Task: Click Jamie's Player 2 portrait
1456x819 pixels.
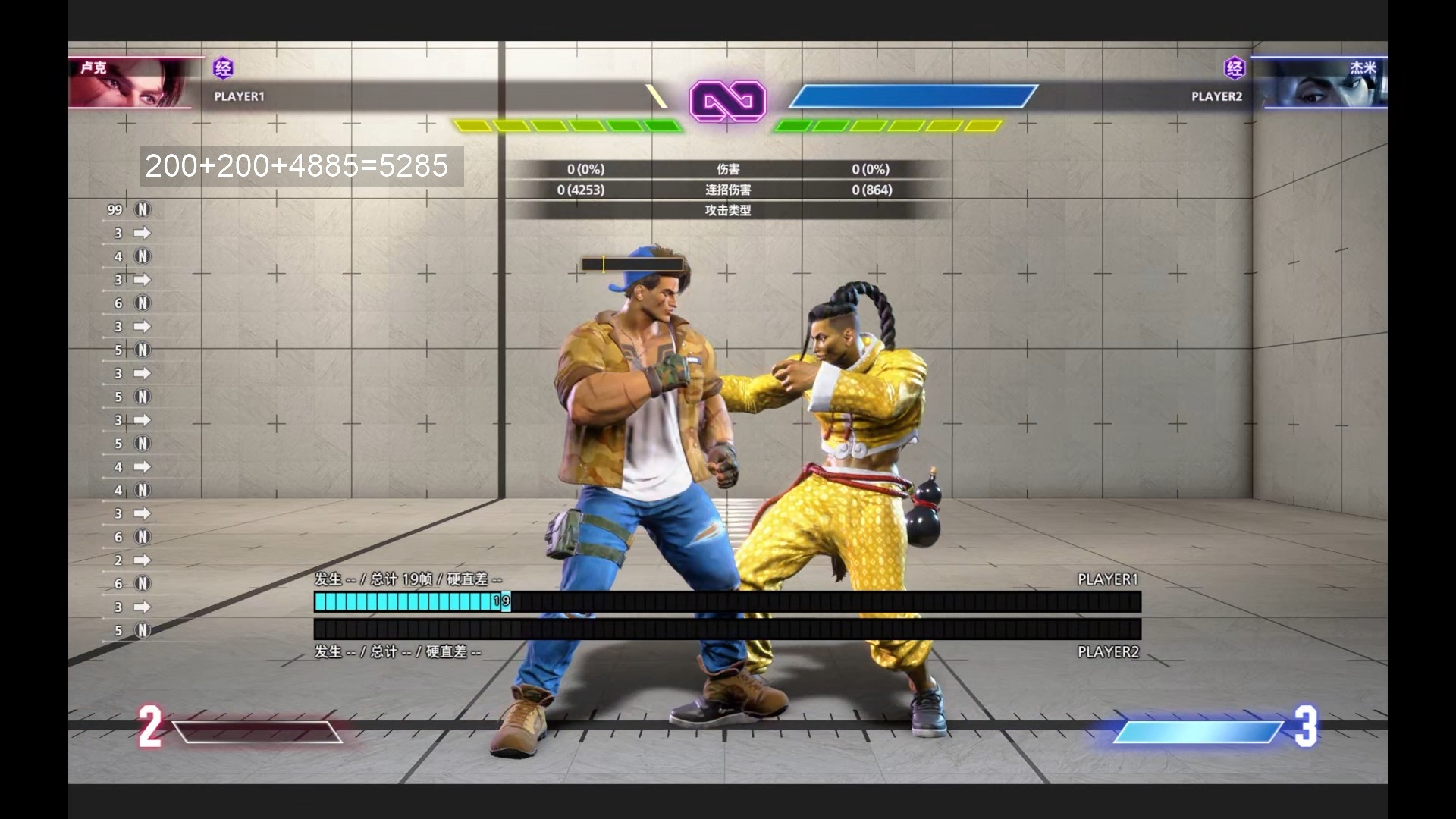Action: [x=1324, y=83]
